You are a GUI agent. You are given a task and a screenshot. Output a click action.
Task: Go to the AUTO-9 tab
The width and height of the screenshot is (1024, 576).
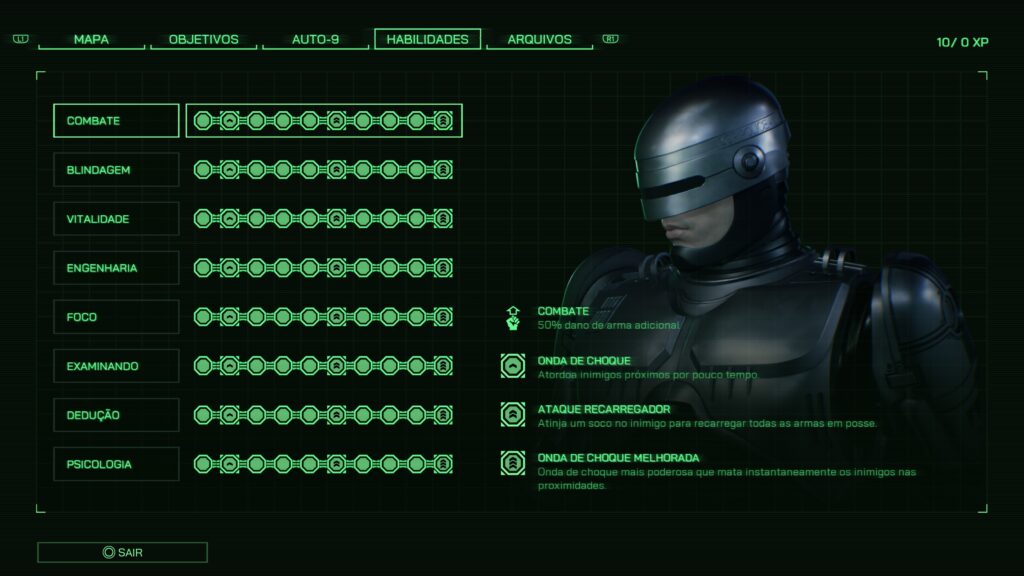coord(315,40)
